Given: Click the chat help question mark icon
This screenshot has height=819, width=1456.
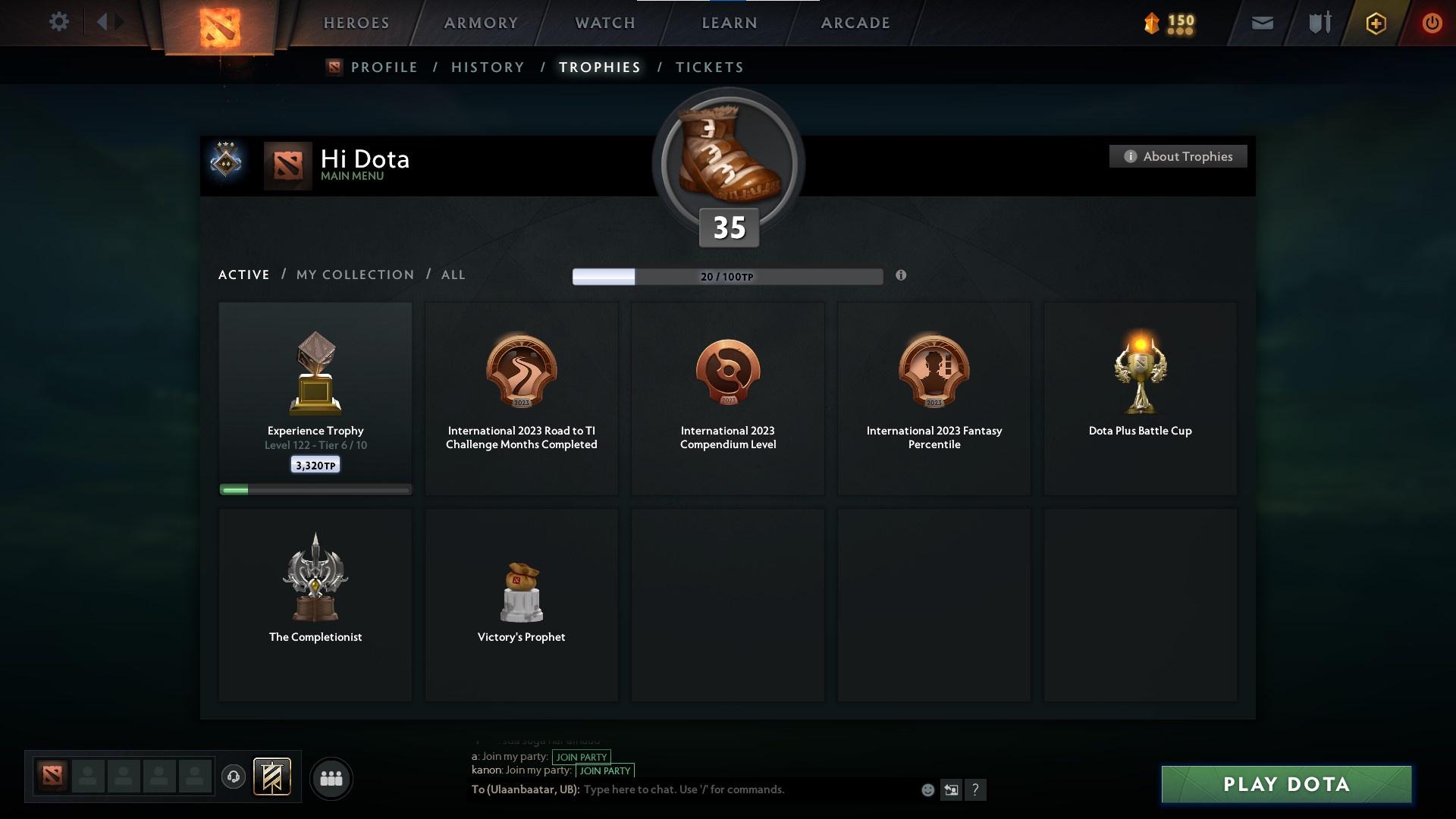Looking at the screenshot, I should tap(977, 790).
